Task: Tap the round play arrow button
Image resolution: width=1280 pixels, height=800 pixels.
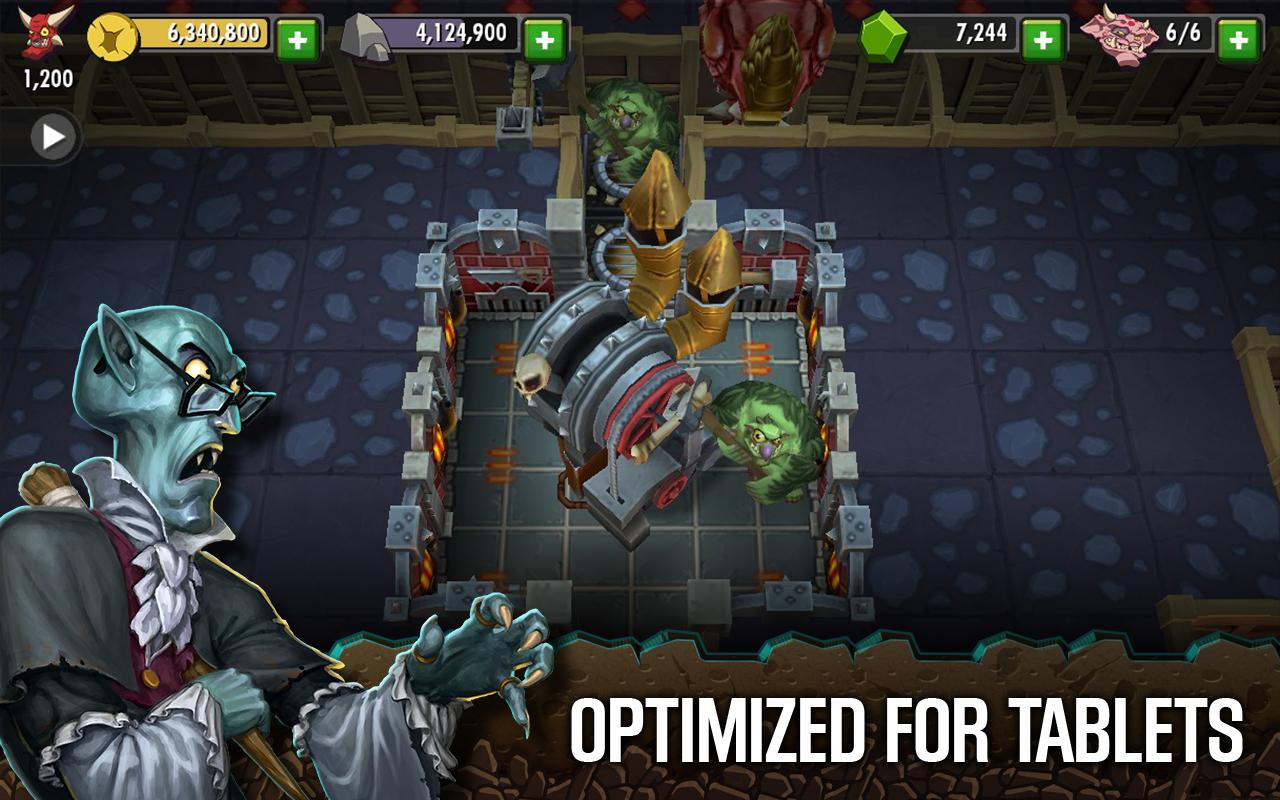Action: 52,136
